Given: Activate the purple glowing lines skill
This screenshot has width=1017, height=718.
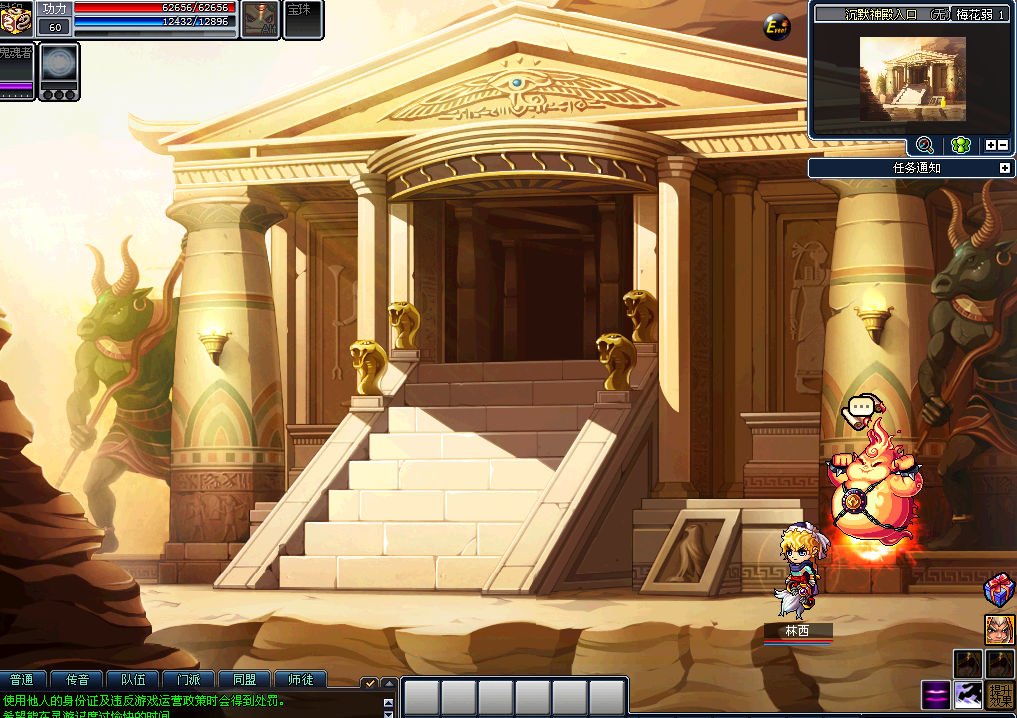Looking at the screenshot, I should 936,695.
